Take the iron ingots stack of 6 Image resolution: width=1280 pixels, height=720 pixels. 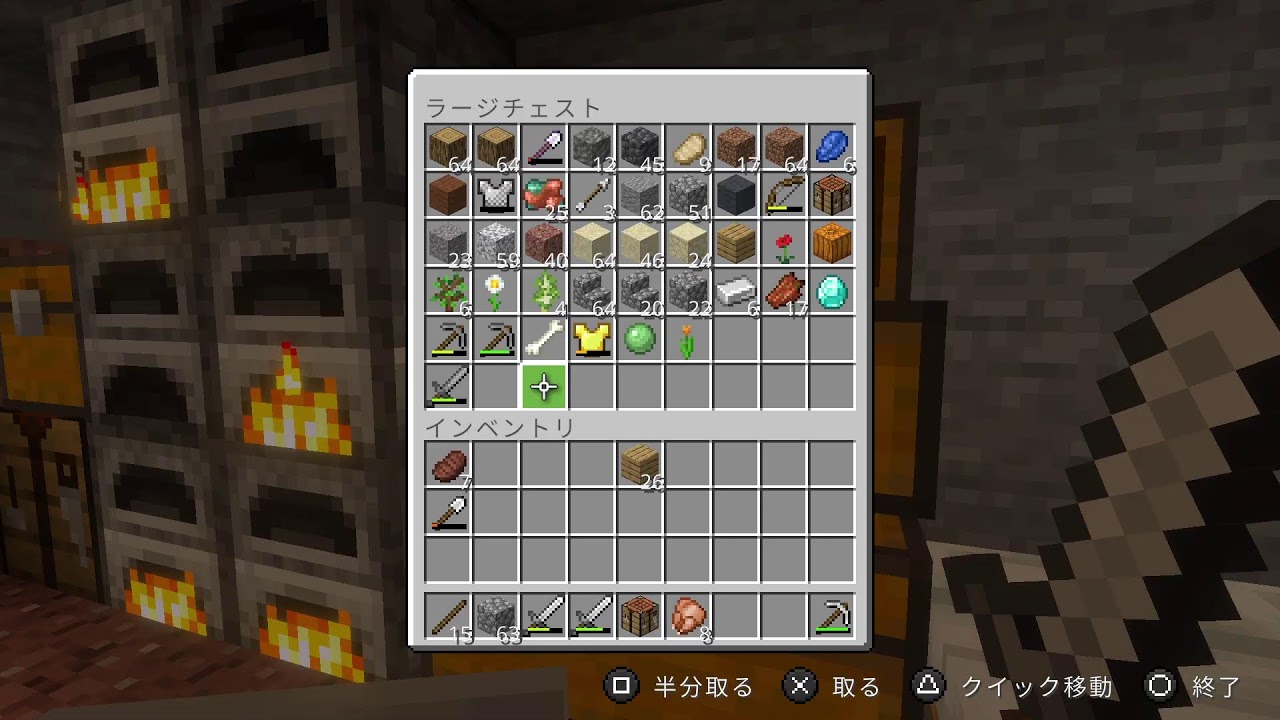[x=736, y=292]
